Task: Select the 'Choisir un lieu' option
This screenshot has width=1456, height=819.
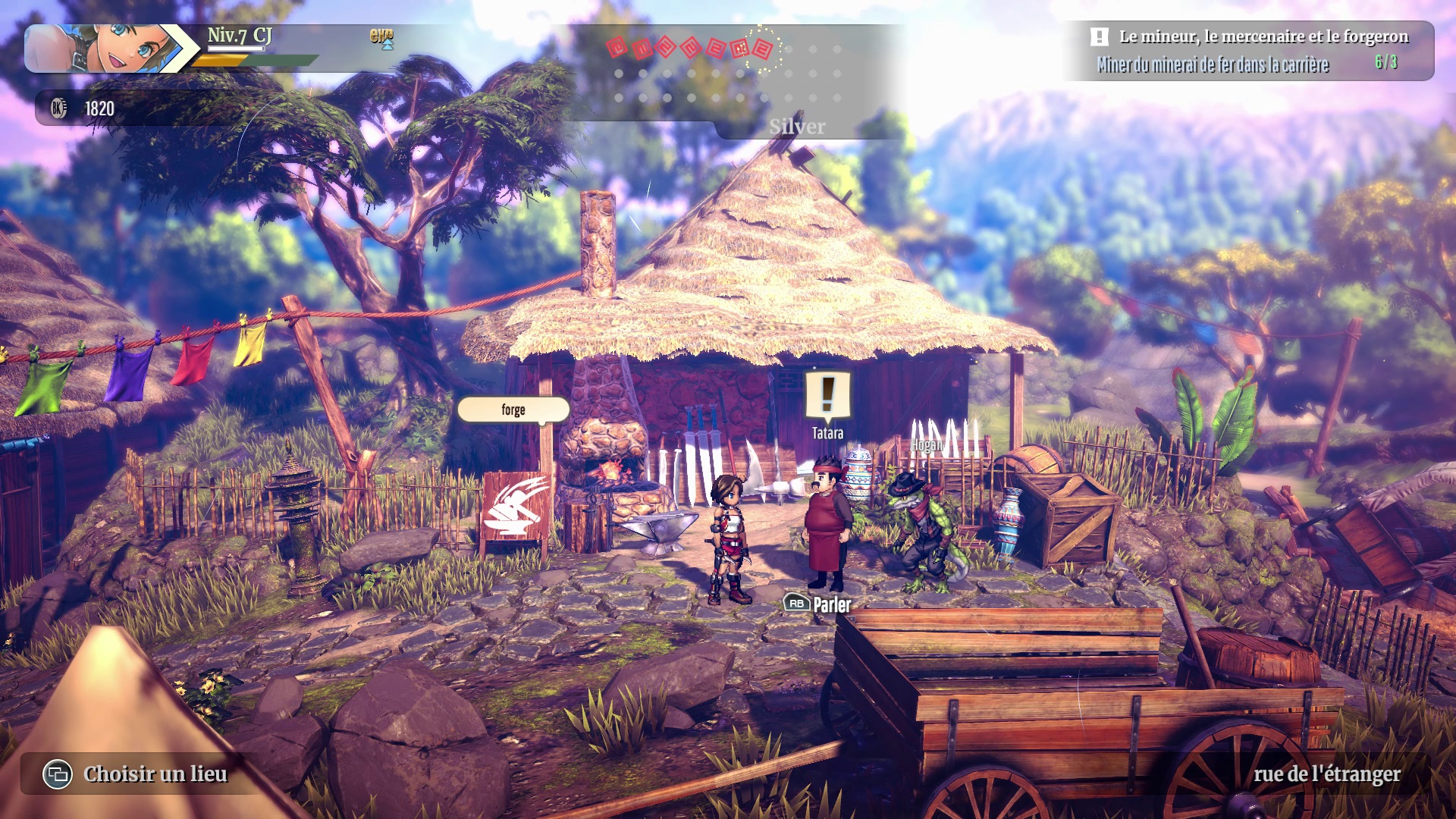Action: tap(137, 774)
